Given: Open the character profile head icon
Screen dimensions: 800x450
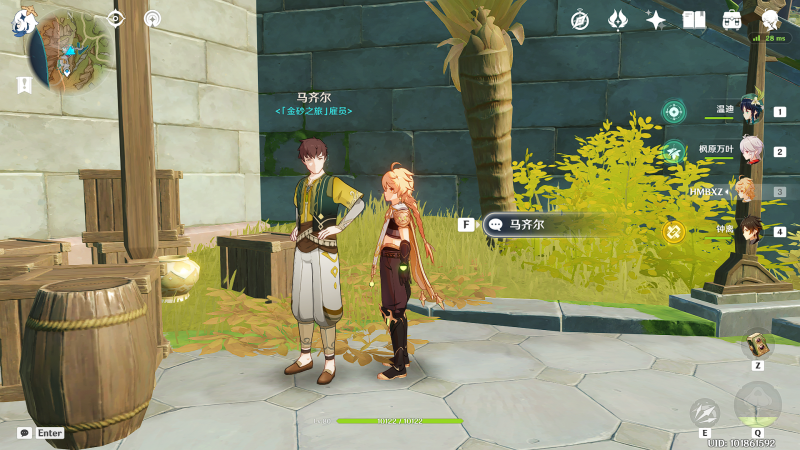Looking at the screenshot, I should [x=770, y=20].
